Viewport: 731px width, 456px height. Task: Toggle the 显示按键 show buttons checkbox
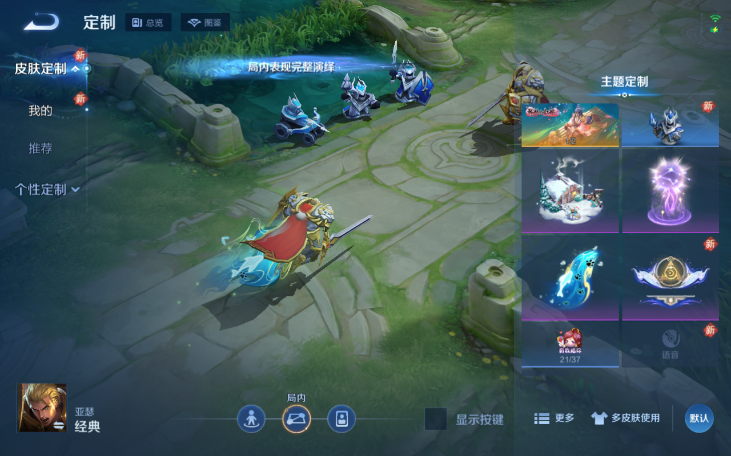click(x=436, y=419)
